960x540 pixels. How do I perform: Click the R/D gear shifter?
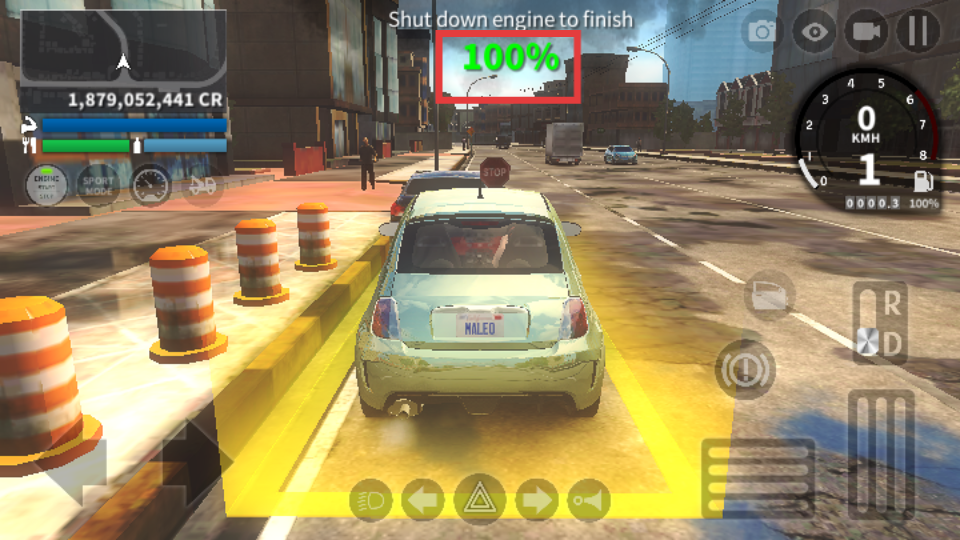(880, 322)
